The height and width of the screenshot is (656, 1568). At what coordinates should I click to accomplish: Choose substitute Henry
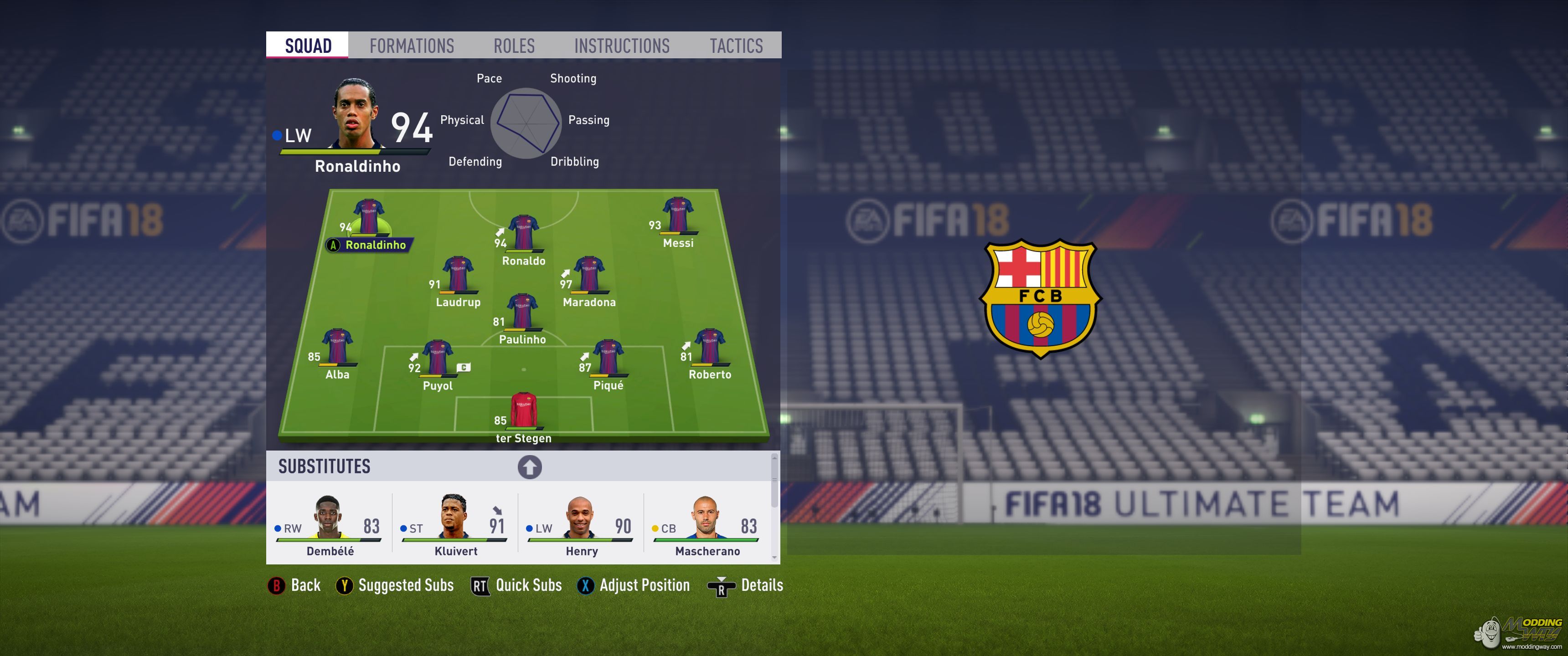click(x=581, y=524)
